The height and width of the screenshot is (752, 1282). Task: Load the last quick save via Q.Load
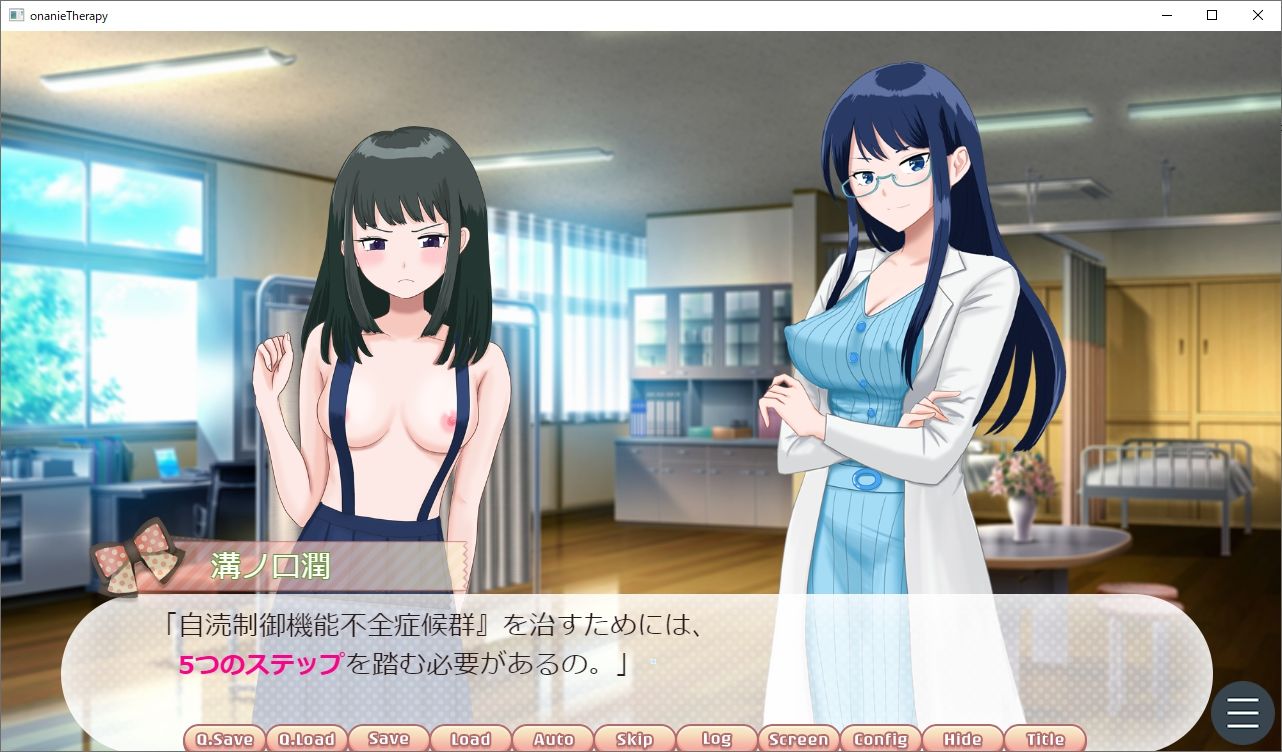(306, 738)
